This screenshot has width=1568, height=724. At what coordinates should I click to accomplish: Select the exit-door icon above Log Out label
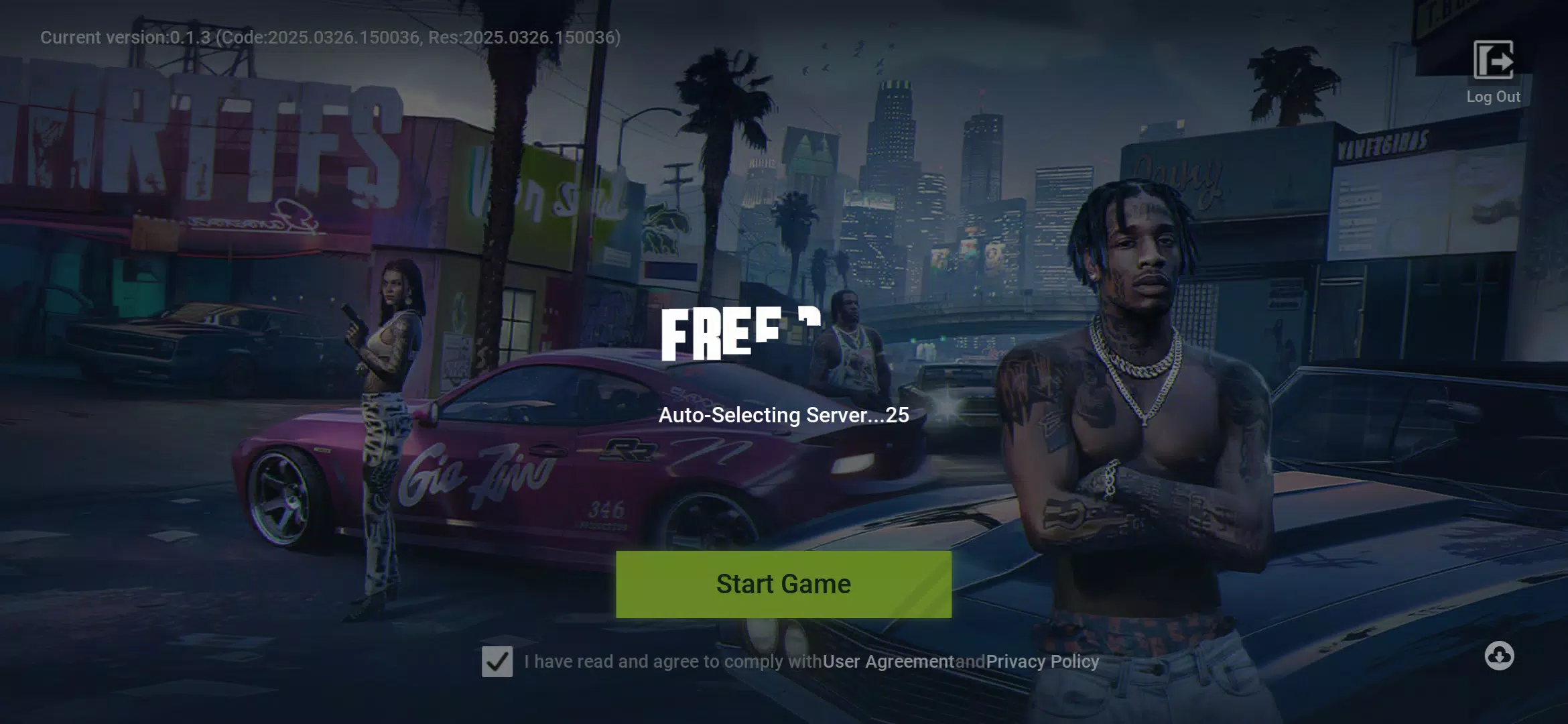1493,60
